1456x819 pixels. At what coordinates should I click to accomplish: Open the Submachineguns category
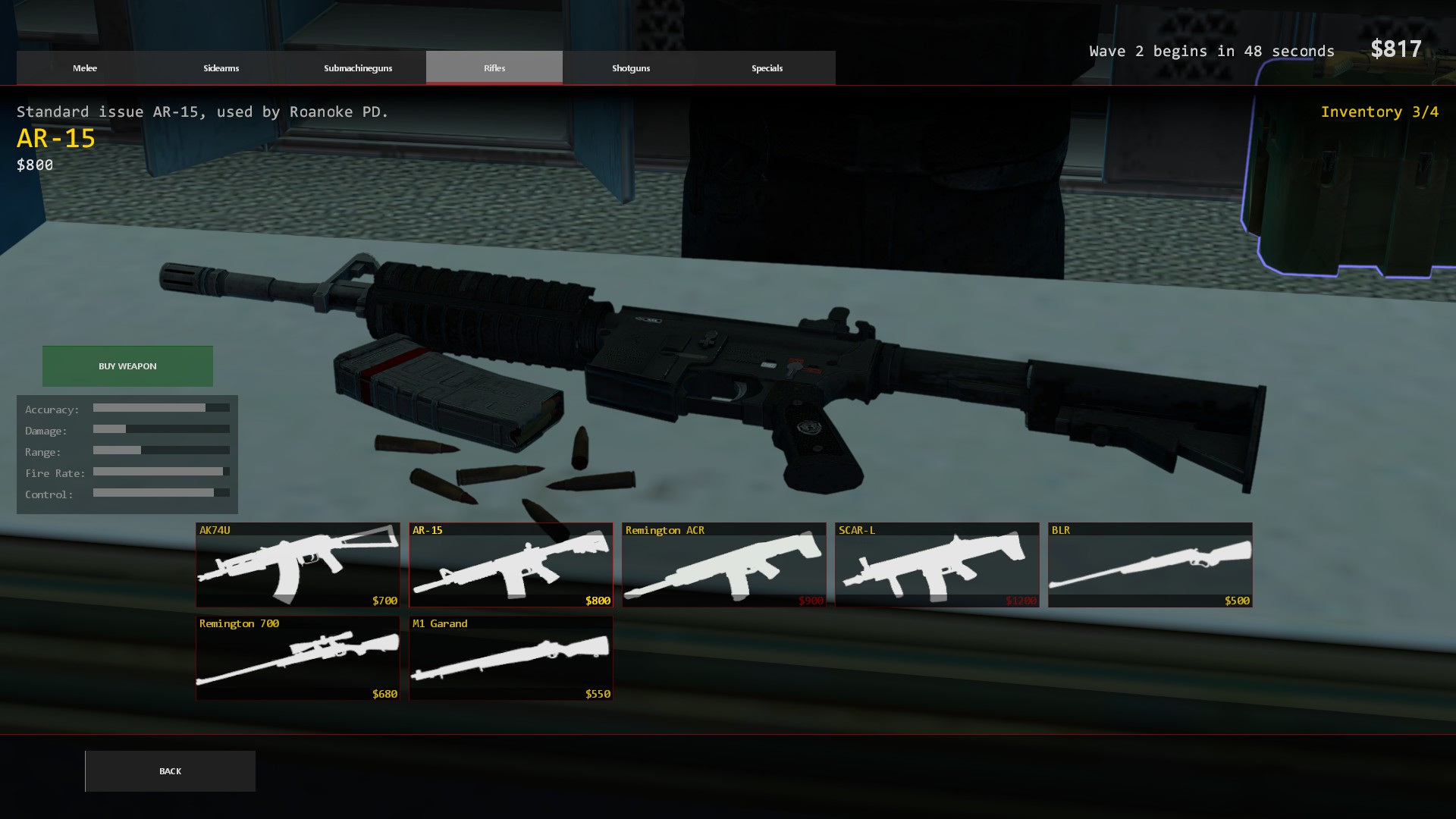coord(357,67)
